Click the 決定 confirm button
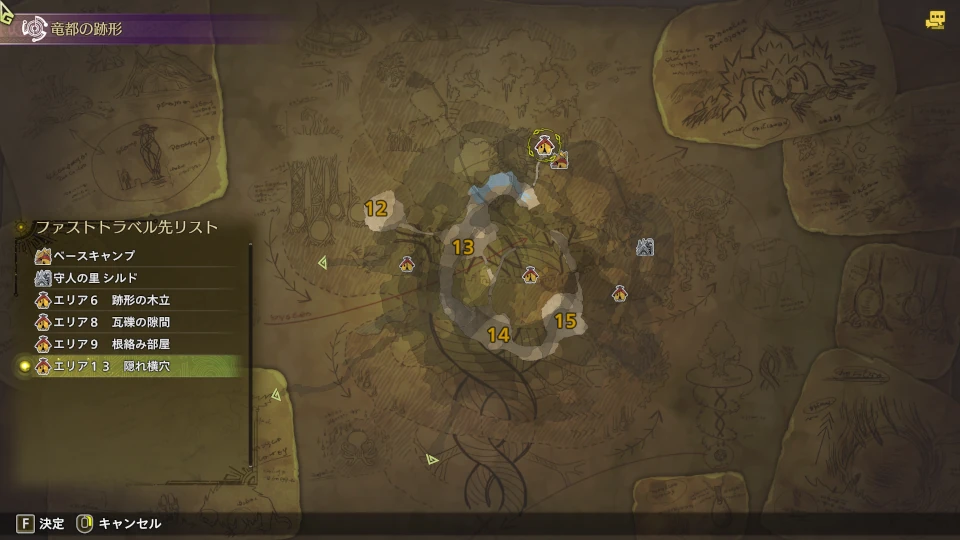Screen dimensions: 960x540 (41, 523)
